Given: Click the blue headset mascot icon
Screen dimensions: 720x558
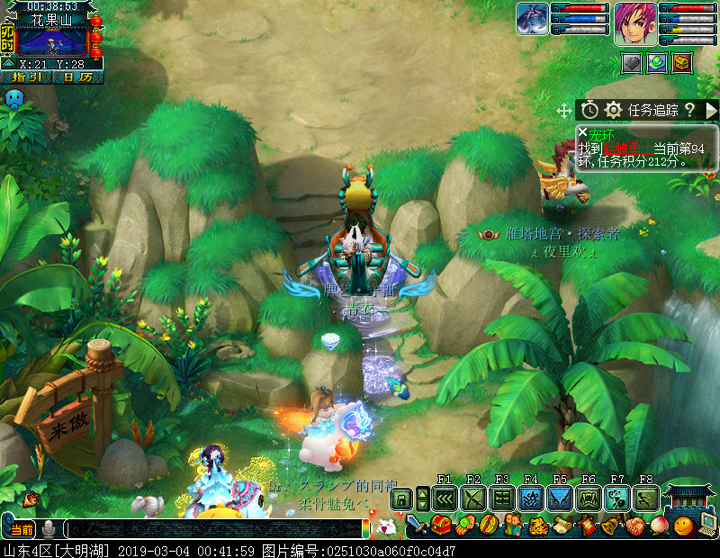Looking at the screenshot, I should 15,99.
